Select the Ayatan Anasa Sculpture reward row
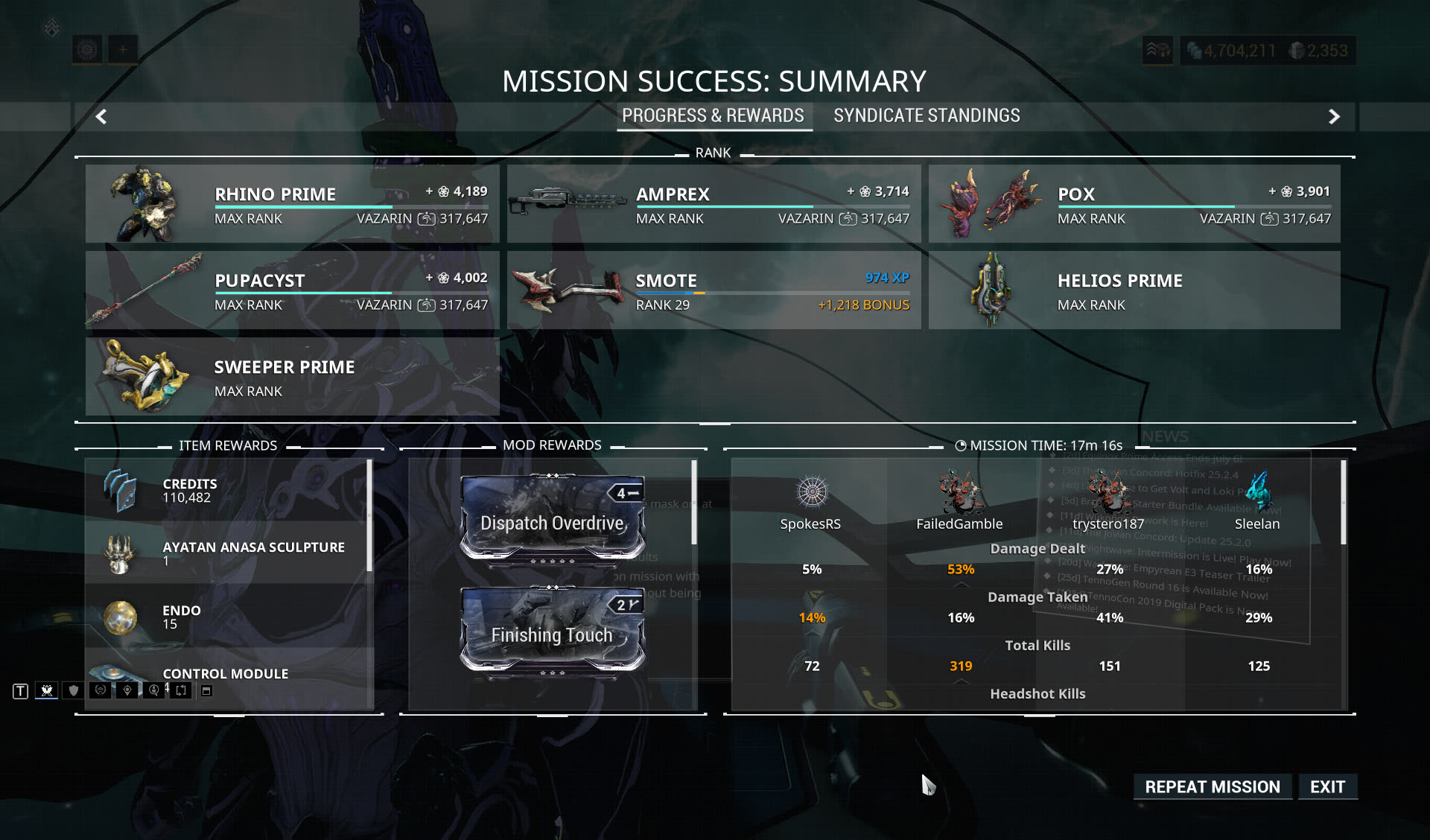 click(x=227, y=553)
